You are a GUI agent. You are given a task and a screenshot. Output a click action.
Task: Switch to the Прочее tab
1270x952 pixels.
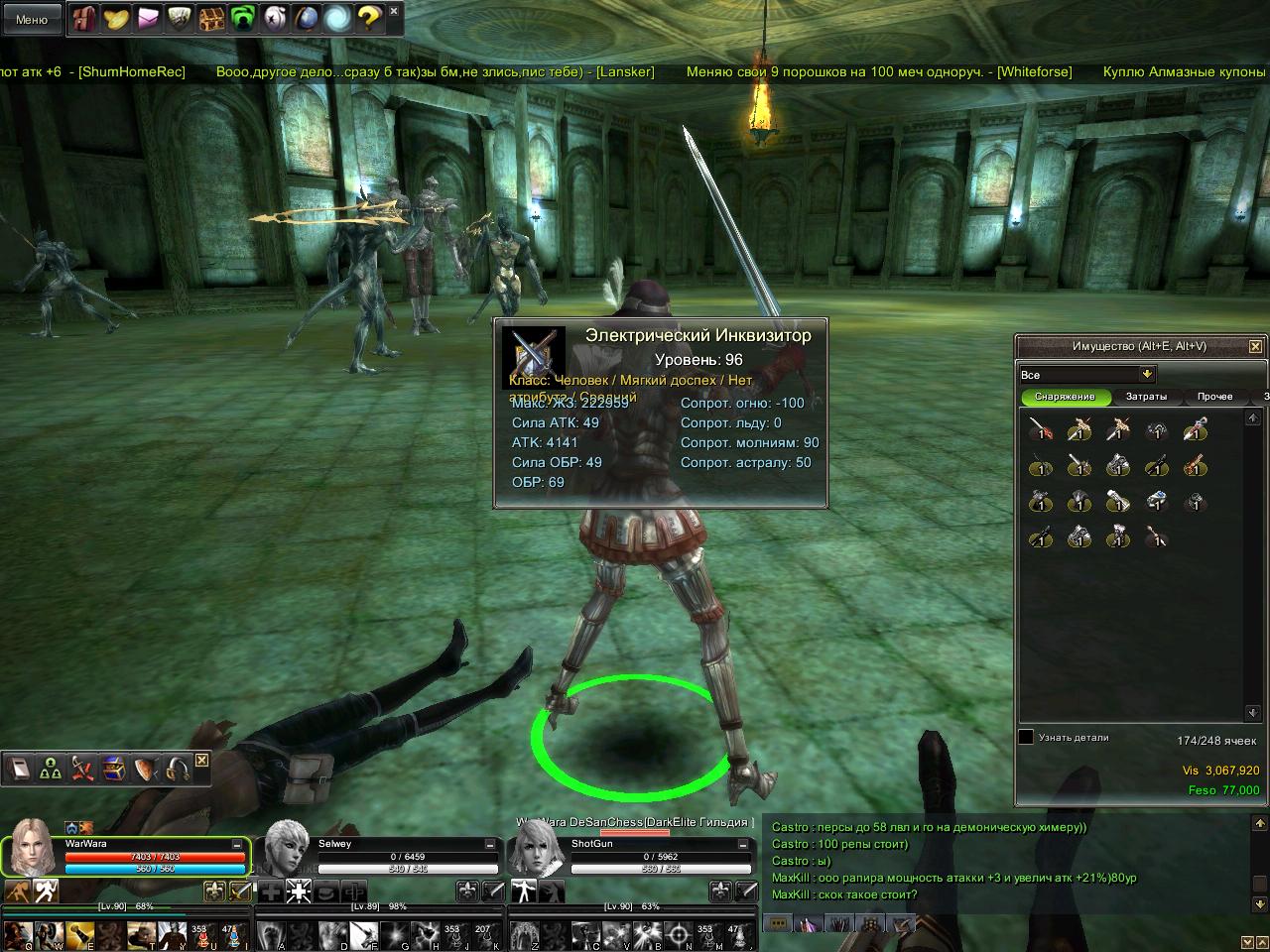coord(1214,397)
